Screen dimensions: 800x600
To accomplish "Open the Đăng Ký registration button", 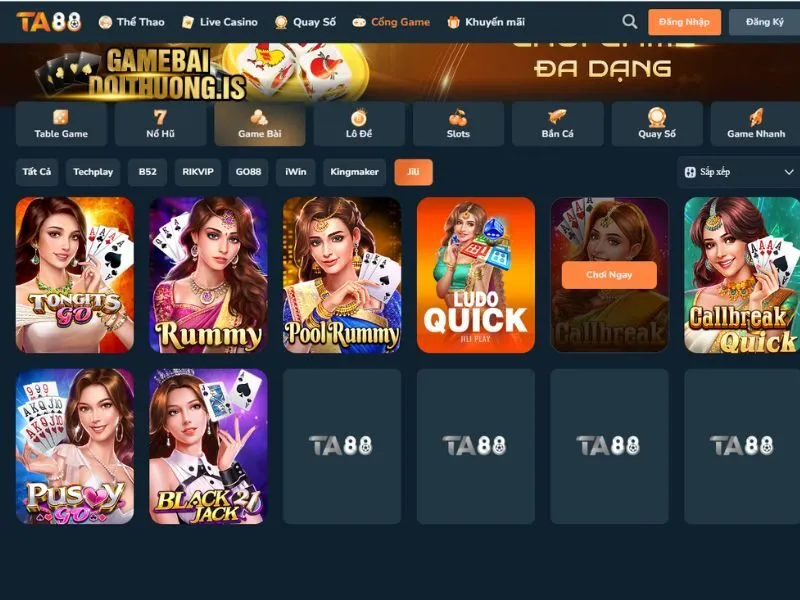I will pyautogui.click(x=764, y=22).
